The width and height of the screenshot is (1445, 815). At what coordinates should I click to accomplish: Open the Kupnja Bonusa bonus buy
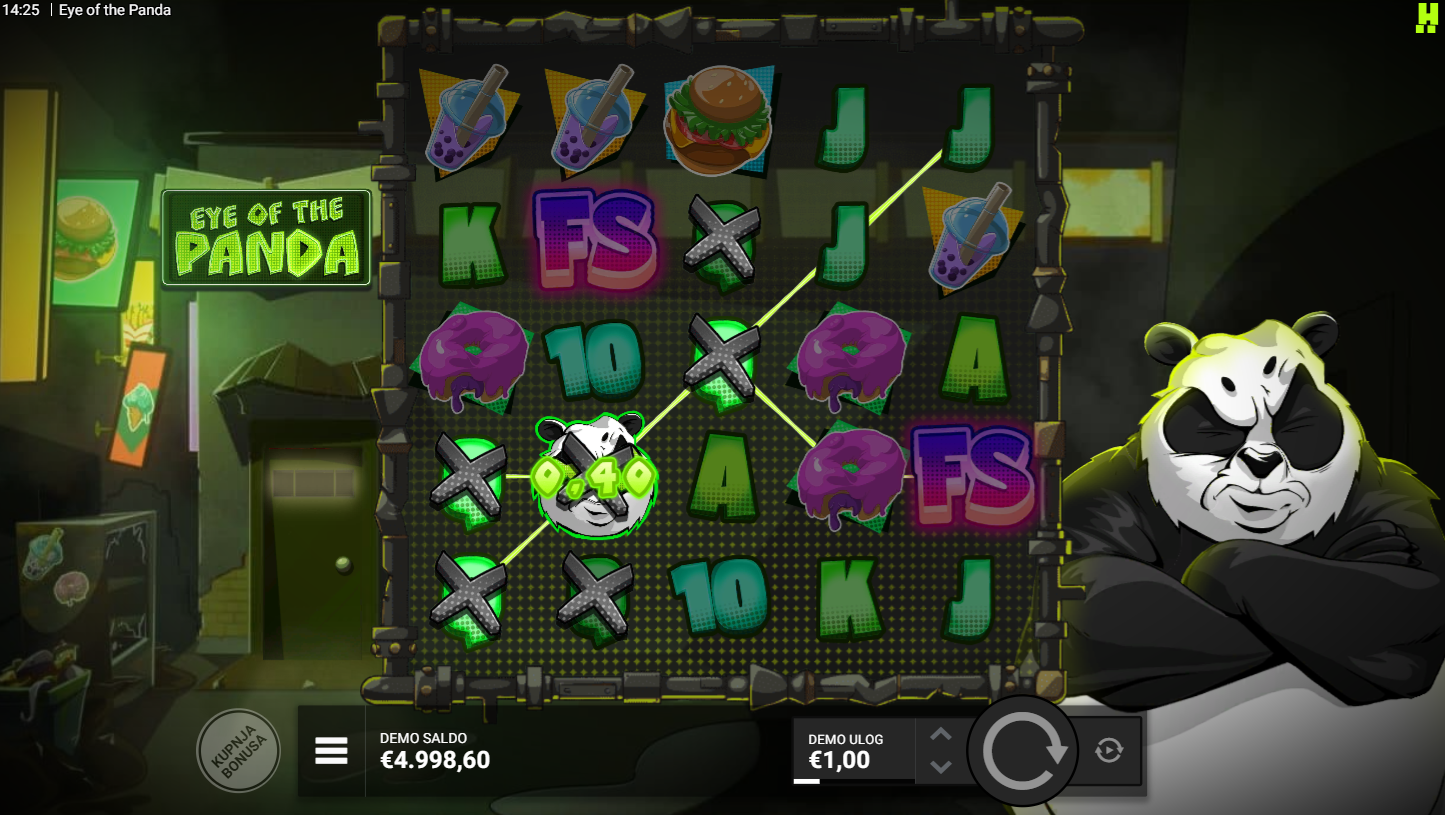pyautogui.click(x=238, y=751)
